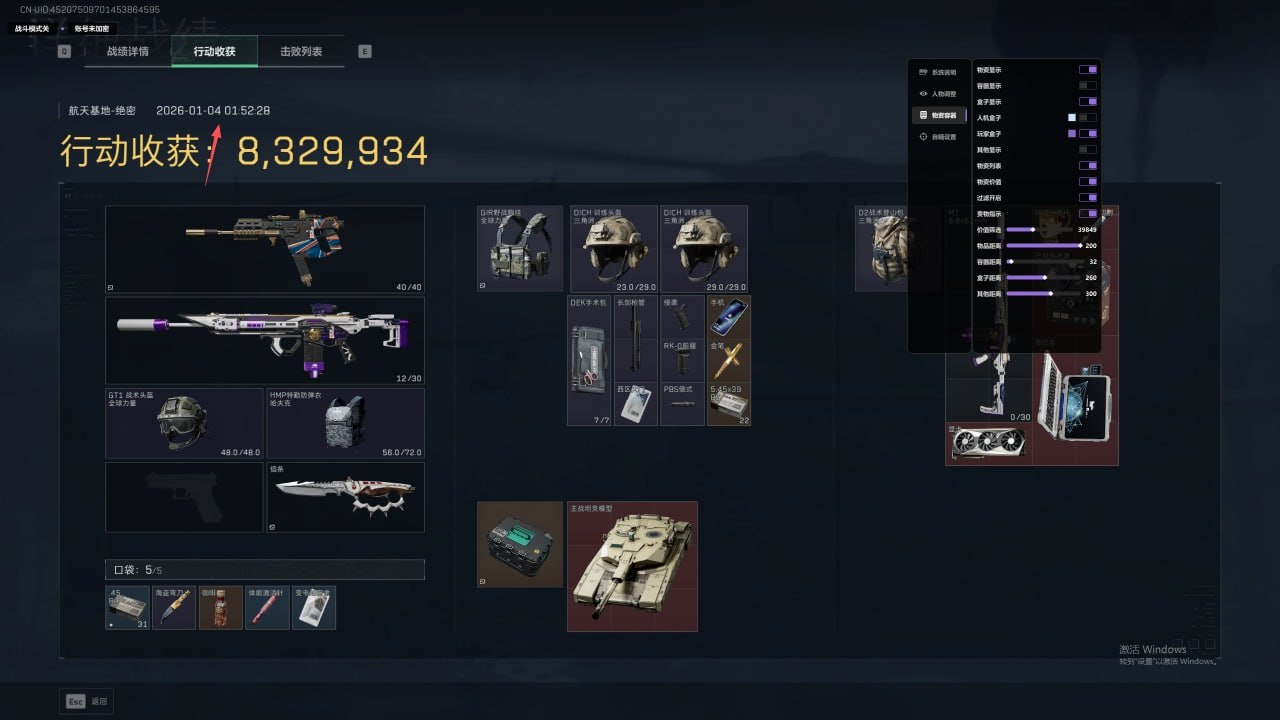Click the 玩家盒子 purple color swatch

point(1072,133)
